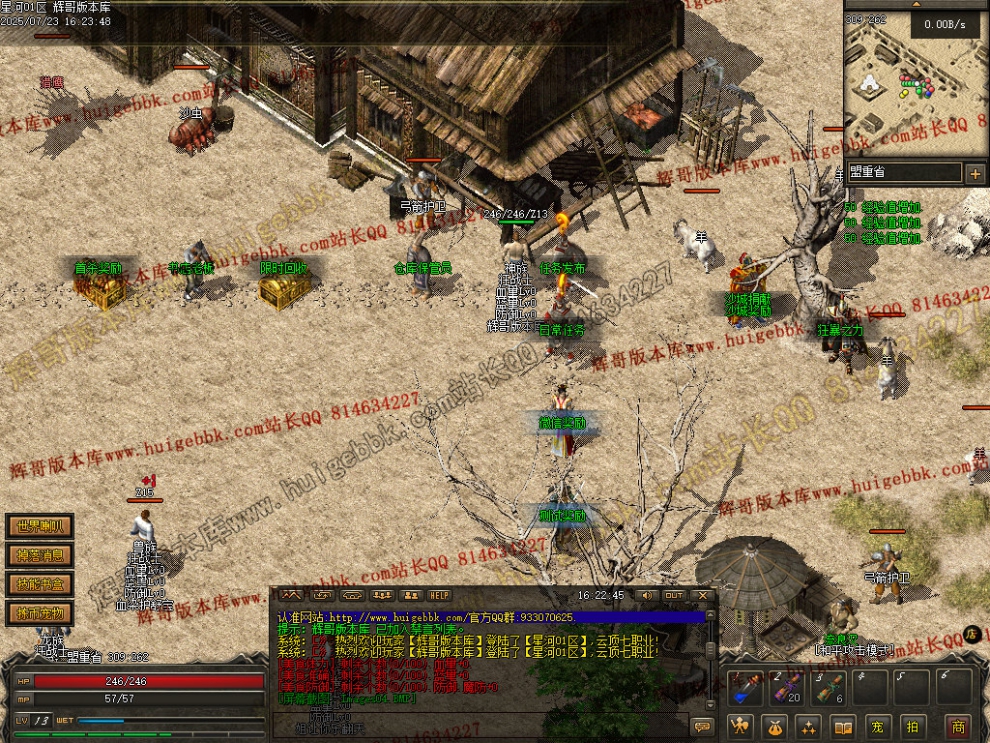Open the 技能书盒 skill book box
The image size is (990, 743).
tap(40, 584)
